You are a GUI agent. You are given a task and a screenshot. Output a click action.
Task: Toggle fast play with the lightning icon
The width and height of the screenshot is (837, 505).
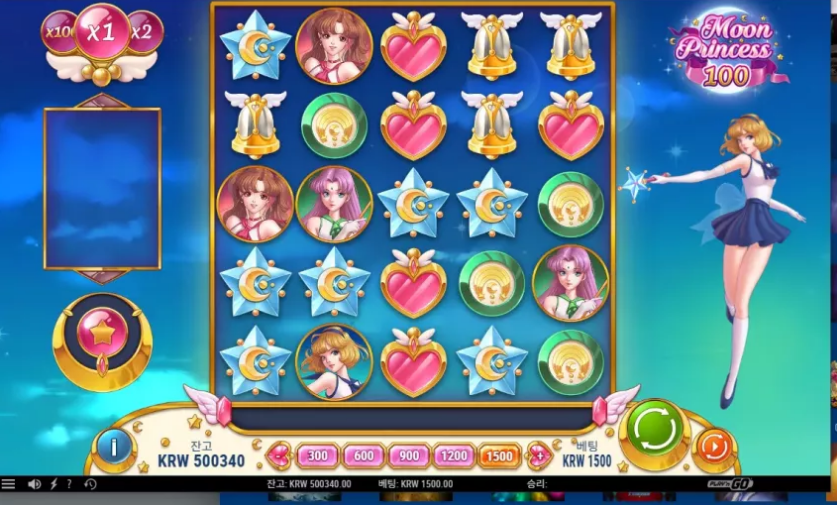click(x=54, y=484)
